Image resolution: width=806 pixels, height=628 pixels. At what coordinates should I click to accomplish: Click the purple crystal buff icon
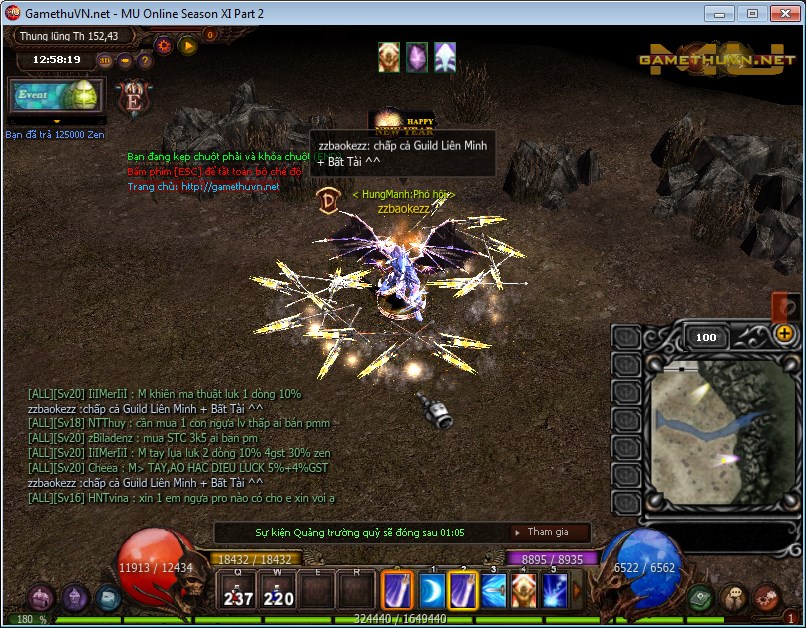click(x=417, y=57)
